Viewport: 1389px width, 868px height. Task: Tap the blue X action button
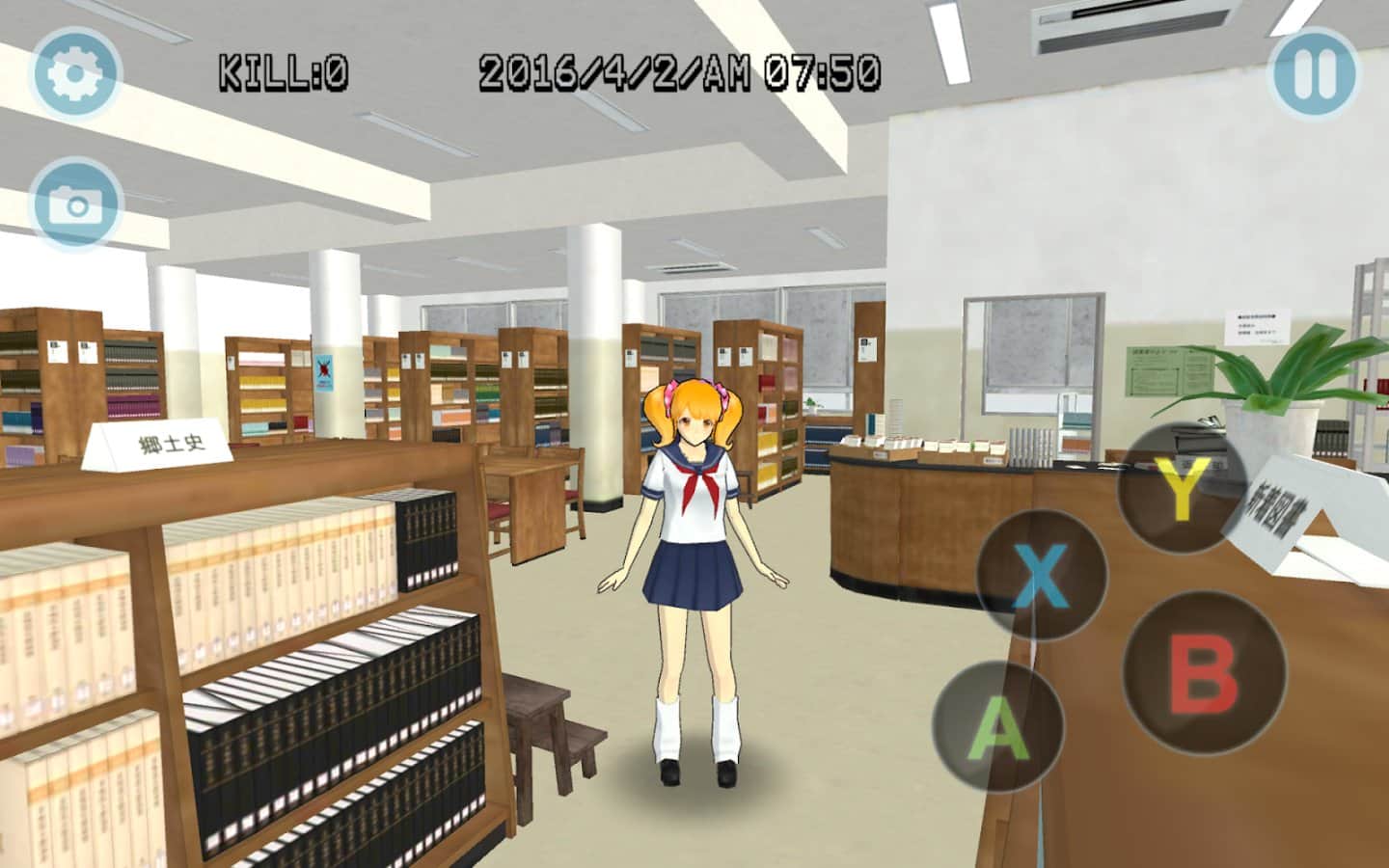pyautogui.click(x=1041, y=576)
